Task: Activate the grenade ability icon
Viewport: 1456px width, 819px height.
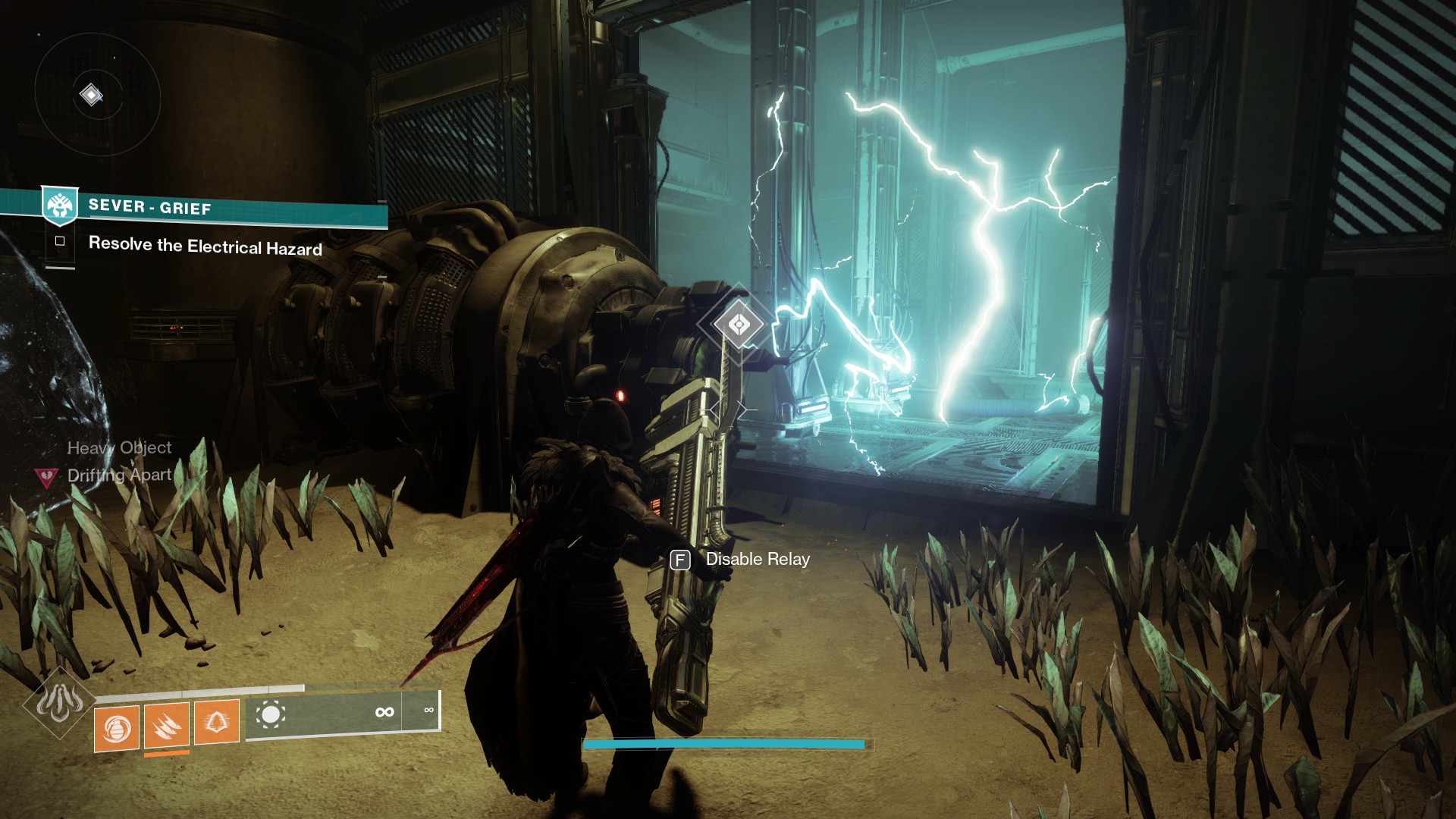Action: click(117, 729)
